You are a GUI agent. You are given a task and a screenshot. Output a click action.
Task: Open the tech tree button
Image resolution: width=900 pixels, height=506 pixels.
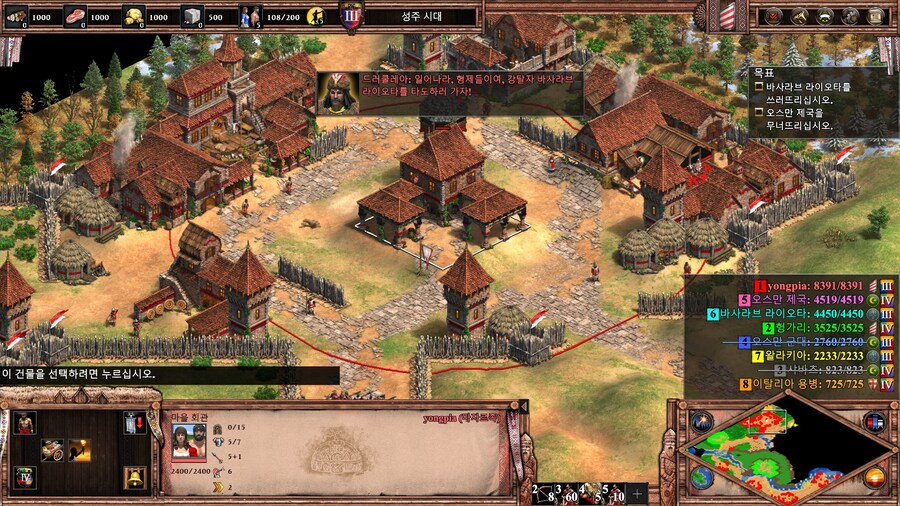point(799,16)
